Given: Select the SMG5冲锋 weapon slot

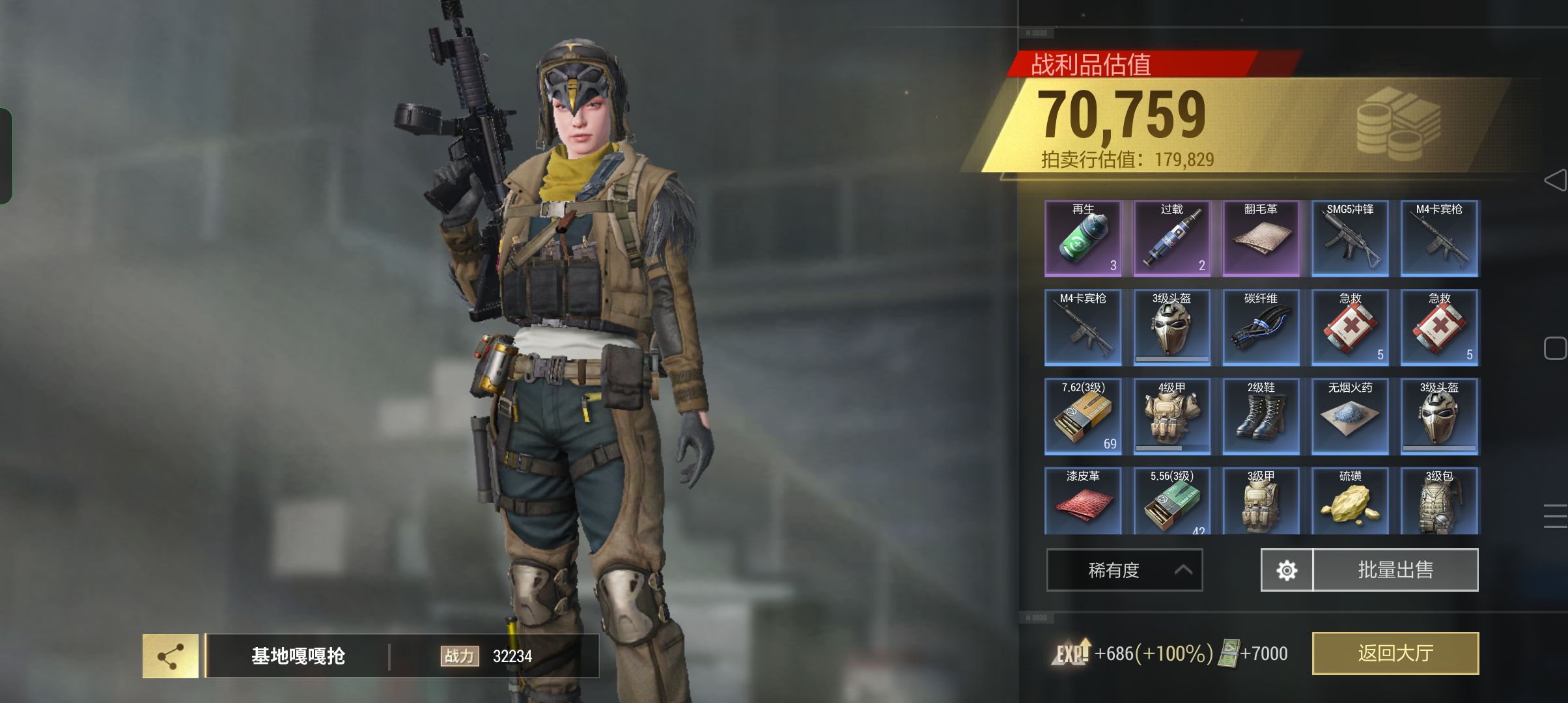Looking at the screenshot, I should (1350, 238).
